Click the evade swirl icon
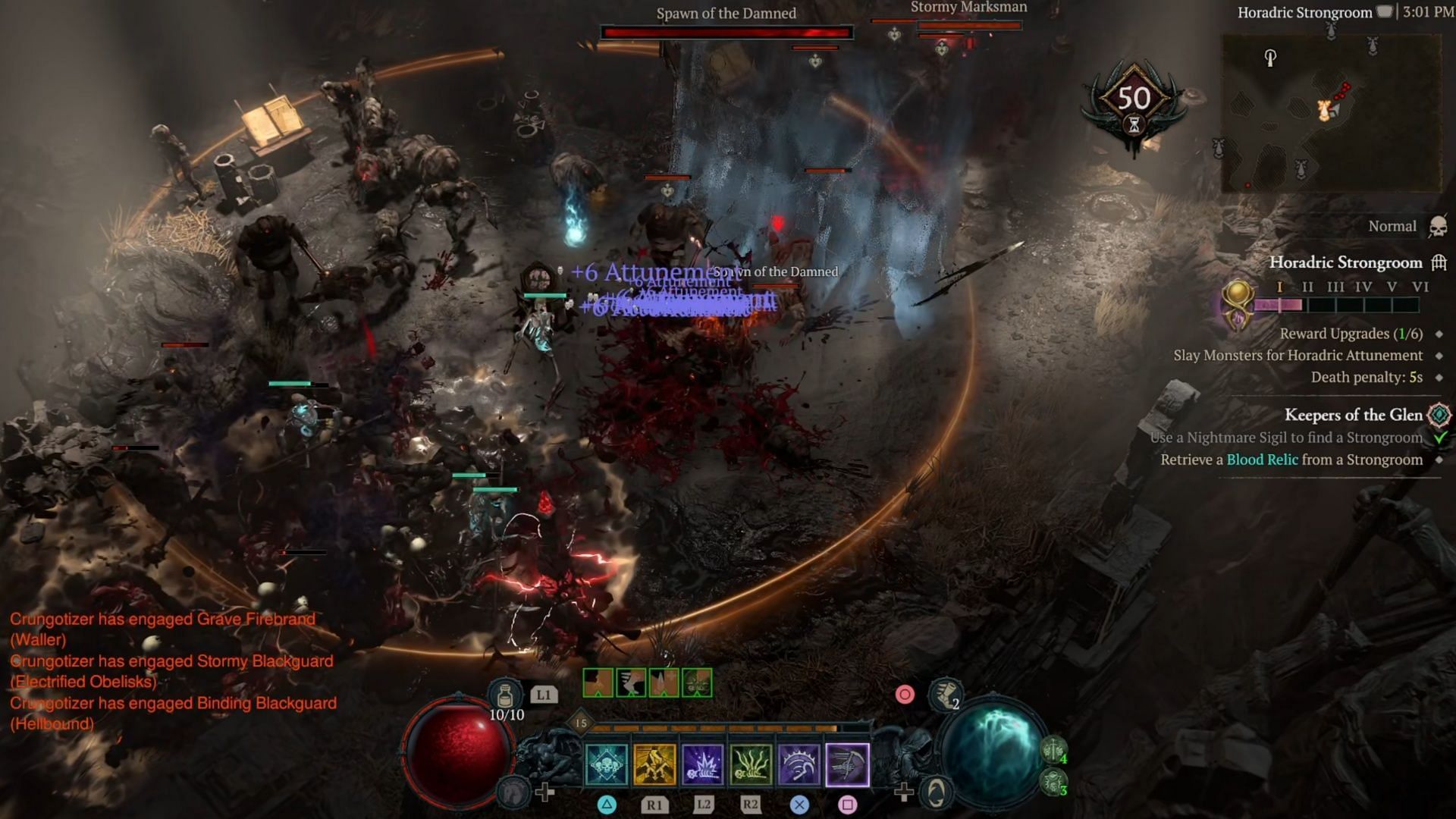Screen dimensions: 1456x819 (936, 793)
